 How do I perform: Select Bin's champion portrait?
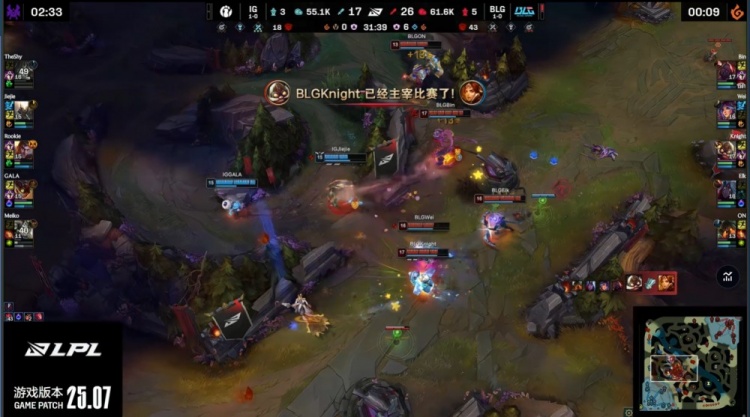727,73
